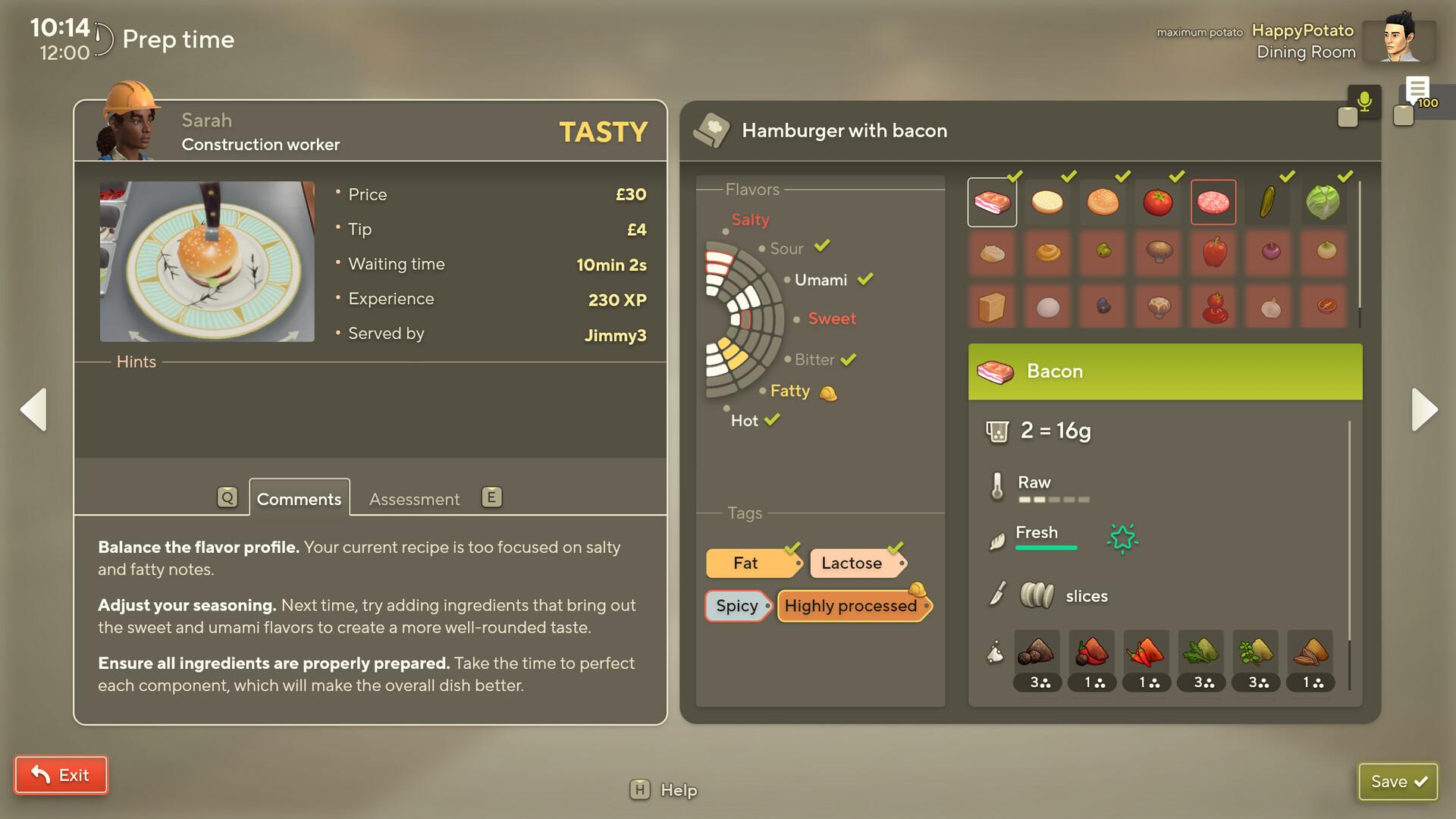Switch to the Assessment tab
The image size is (1456, 819).
click(x=414, y=499)
